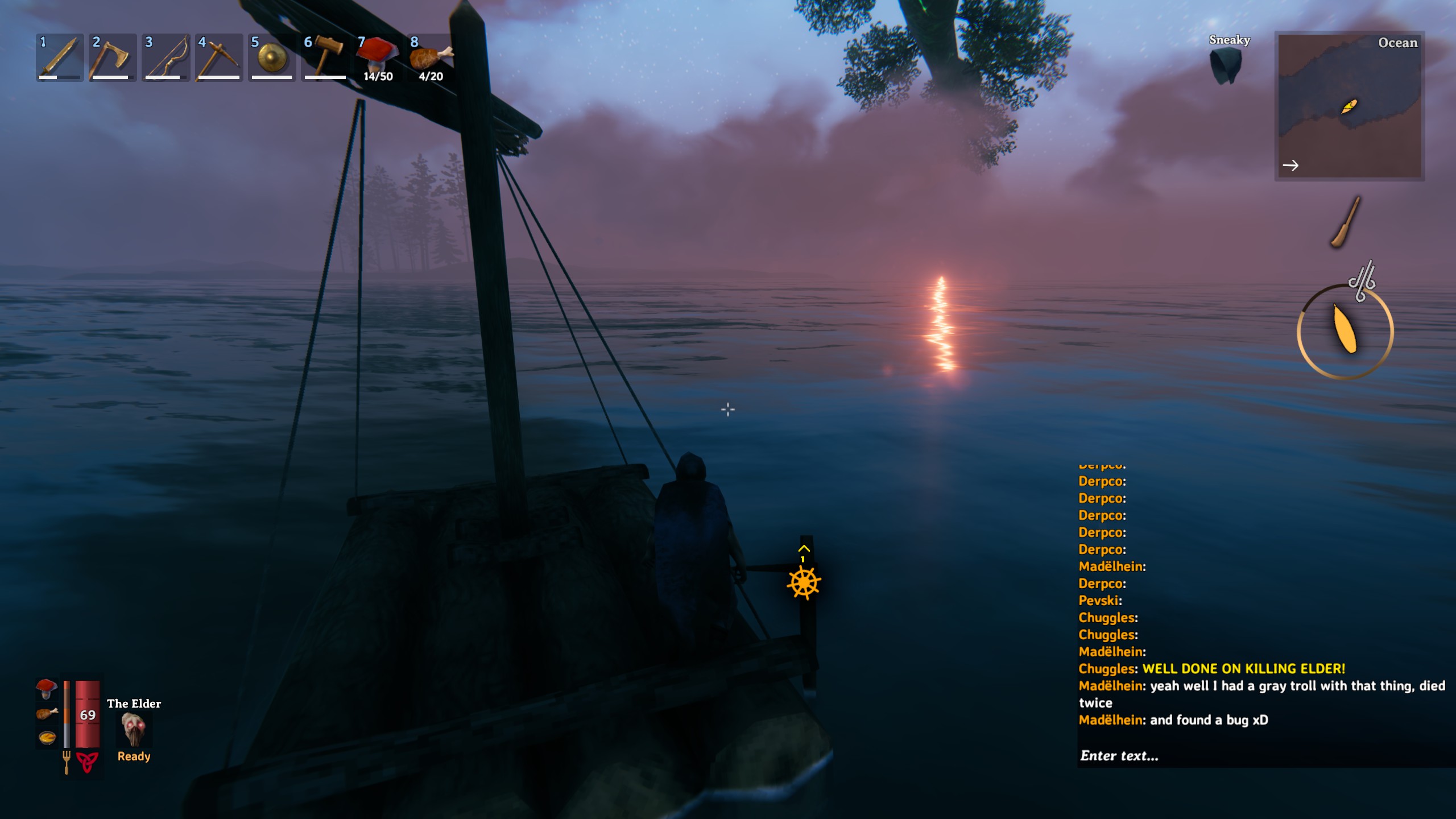This screenshot has height=819, width=1456.
Task: Open the Ocean minimap
Action: click(x=1349, y=106)
